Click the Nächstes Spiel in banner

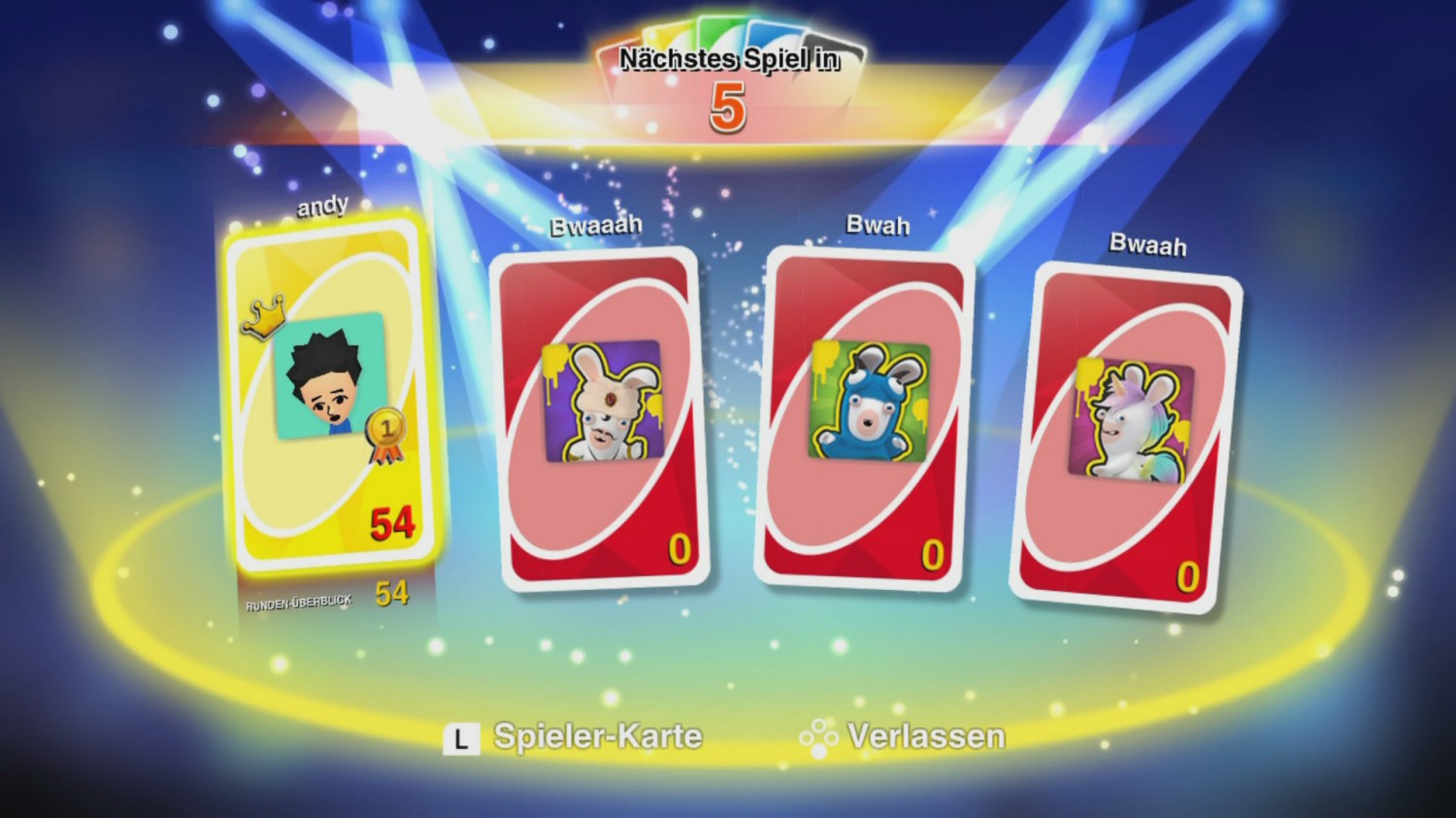[x=728, y=58]
